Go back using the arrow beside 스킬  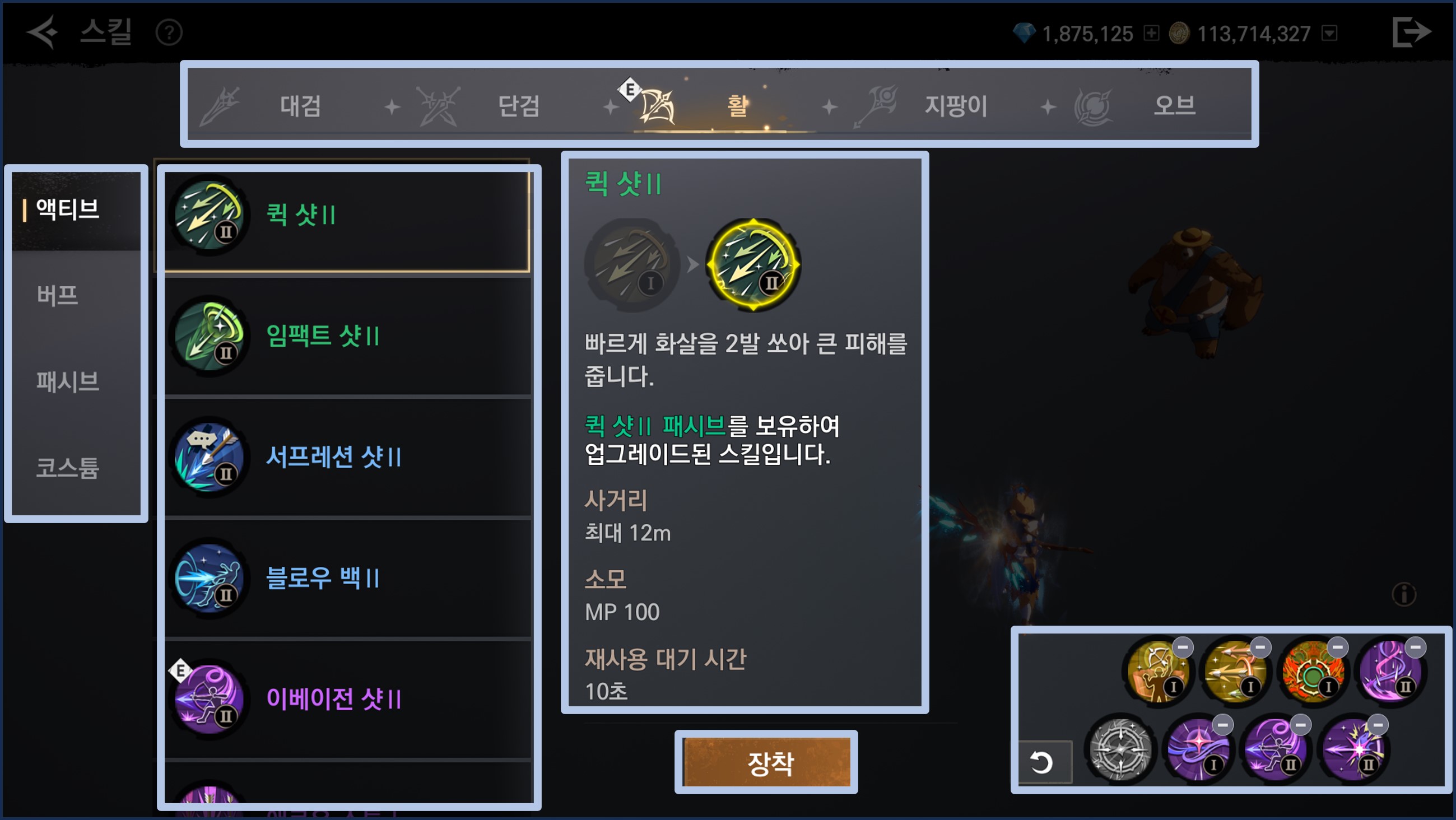click(x=43, y=32)
